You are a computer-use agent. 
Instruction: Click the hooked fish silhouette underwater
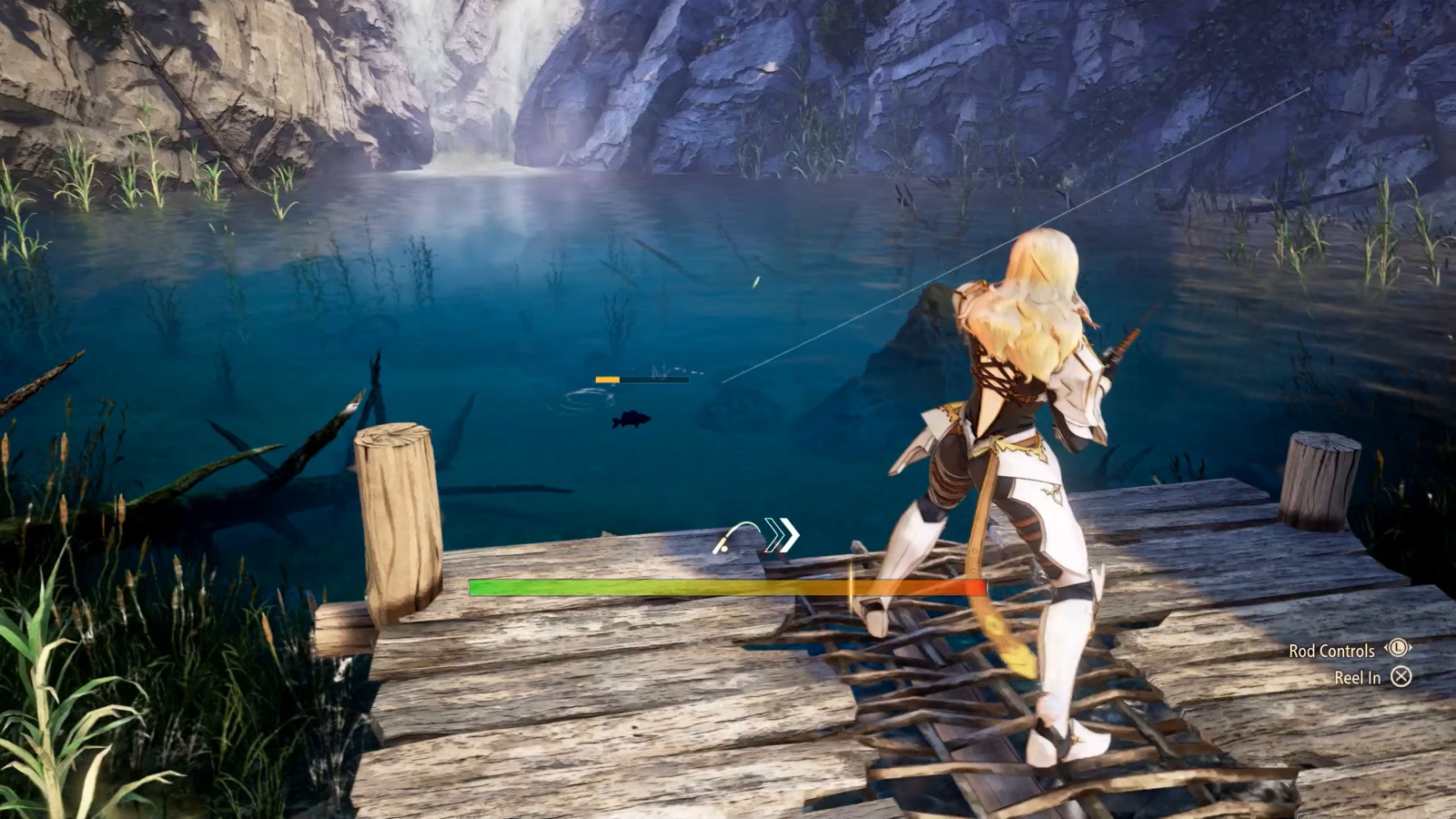[630, 419]
